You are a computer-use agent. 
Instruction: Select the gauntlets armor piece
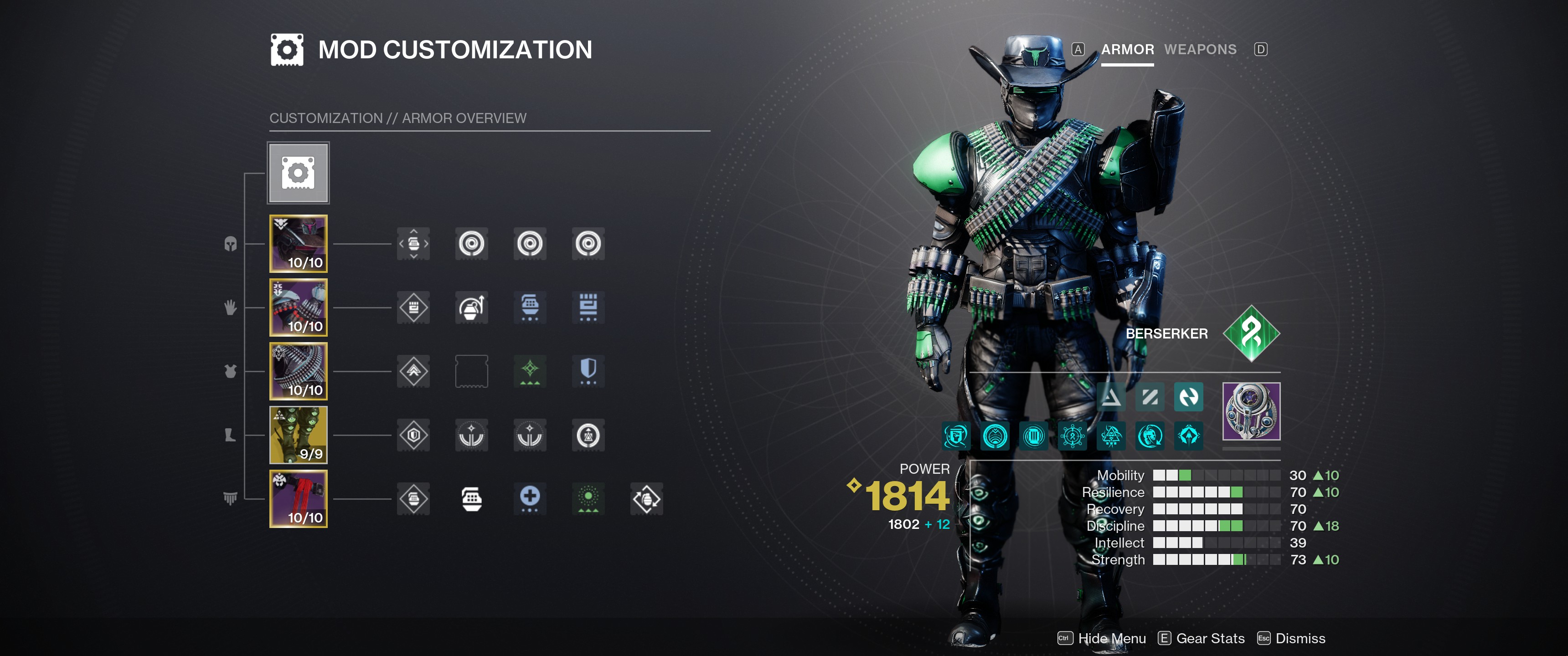[x=298, y=307]
